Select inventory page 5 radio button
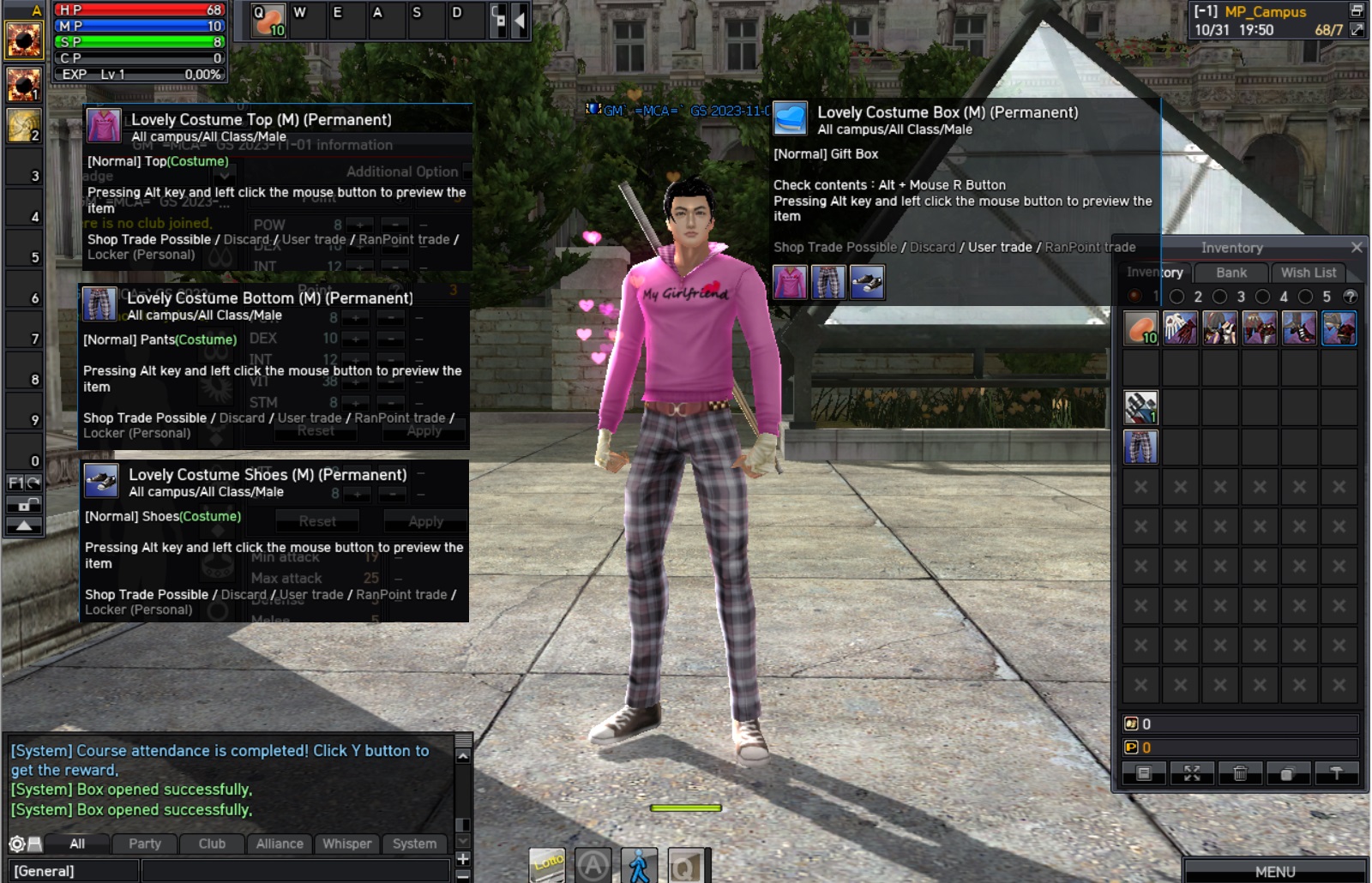The width and height of the screenshot is (1372, 883). [x=1306, y=297]
